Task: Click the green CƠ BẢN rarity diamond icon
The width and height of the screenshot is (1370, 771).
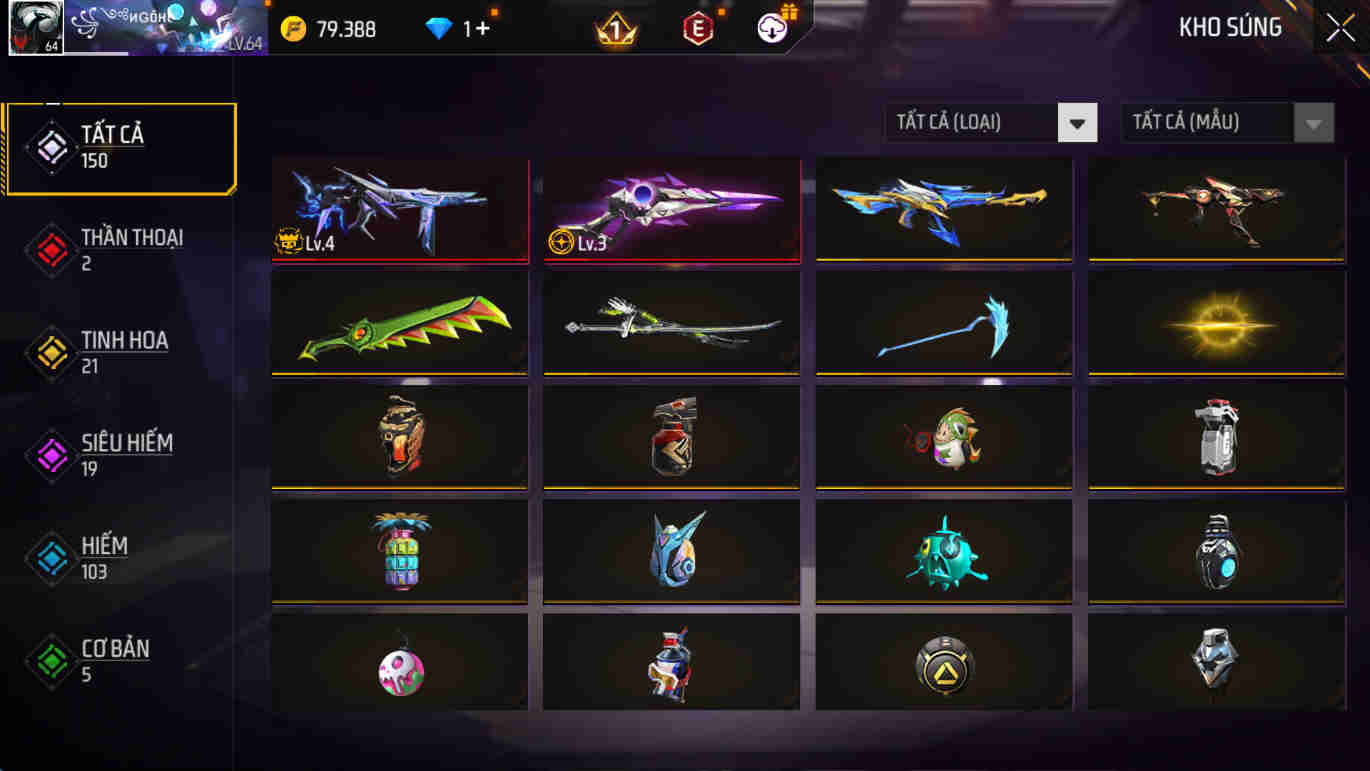Action: (x=51, y=660)
